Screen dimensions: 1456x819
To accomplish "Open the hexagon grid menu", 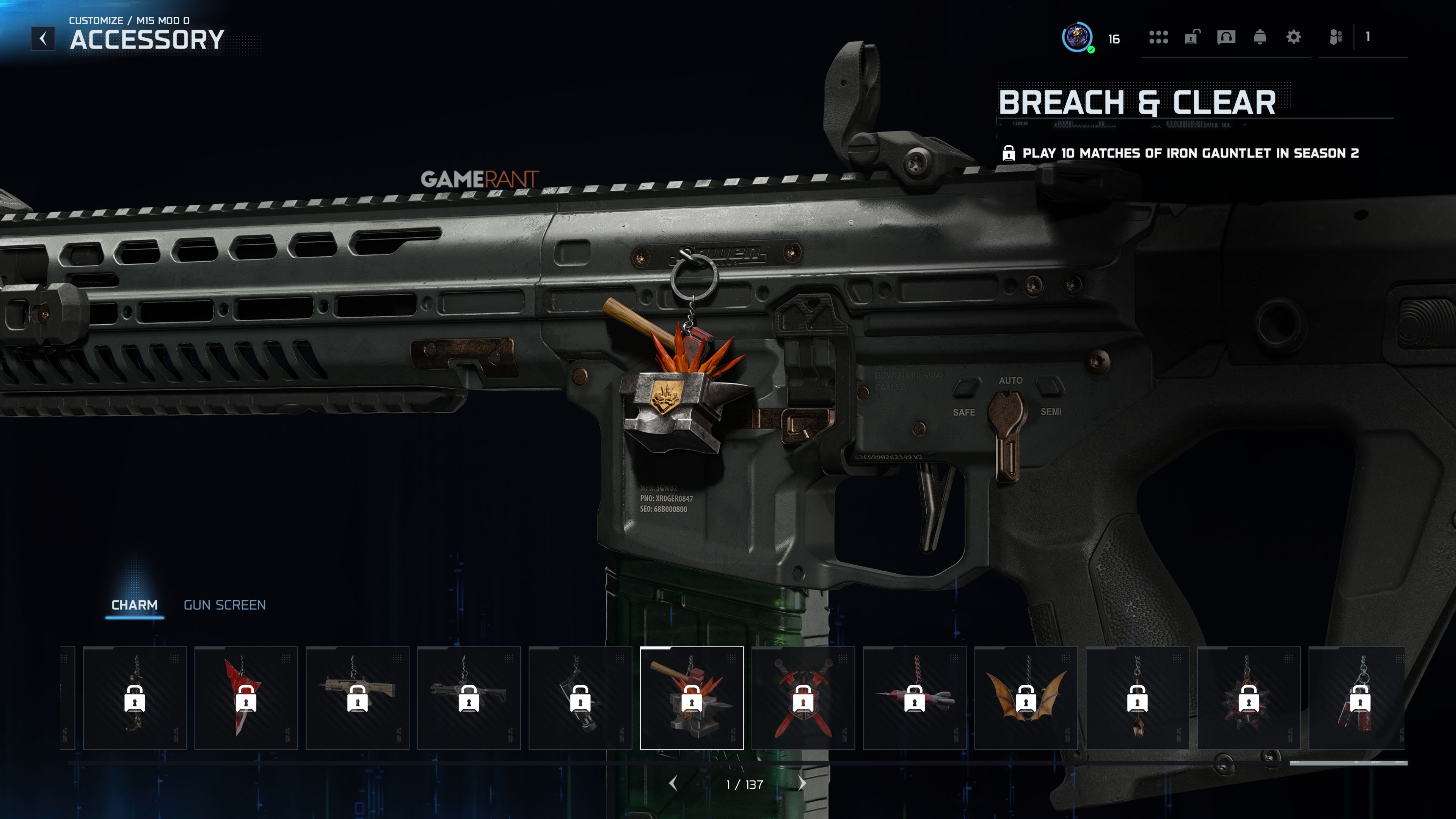I will [x=1158, y=37].
